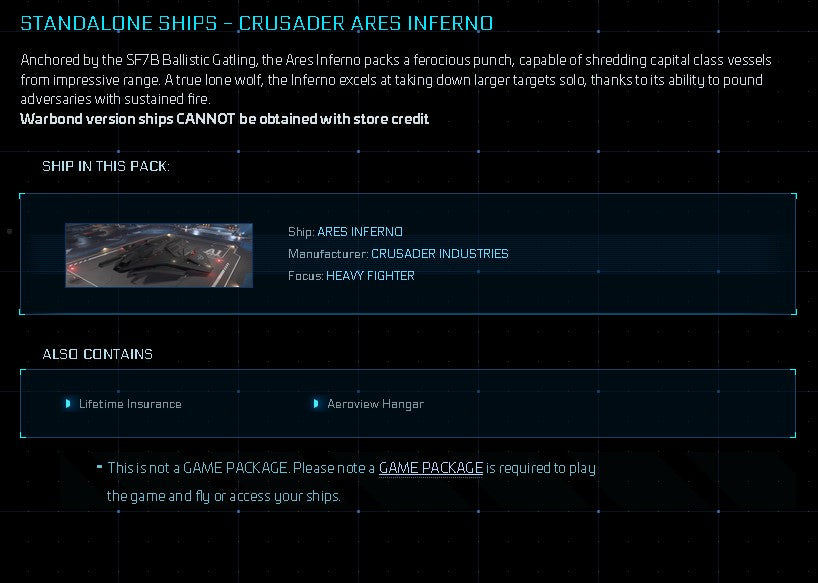Click the Ares Inferno ship thumbnail
The width and height of the screenshot is (818, 583).
click(159, 255)
